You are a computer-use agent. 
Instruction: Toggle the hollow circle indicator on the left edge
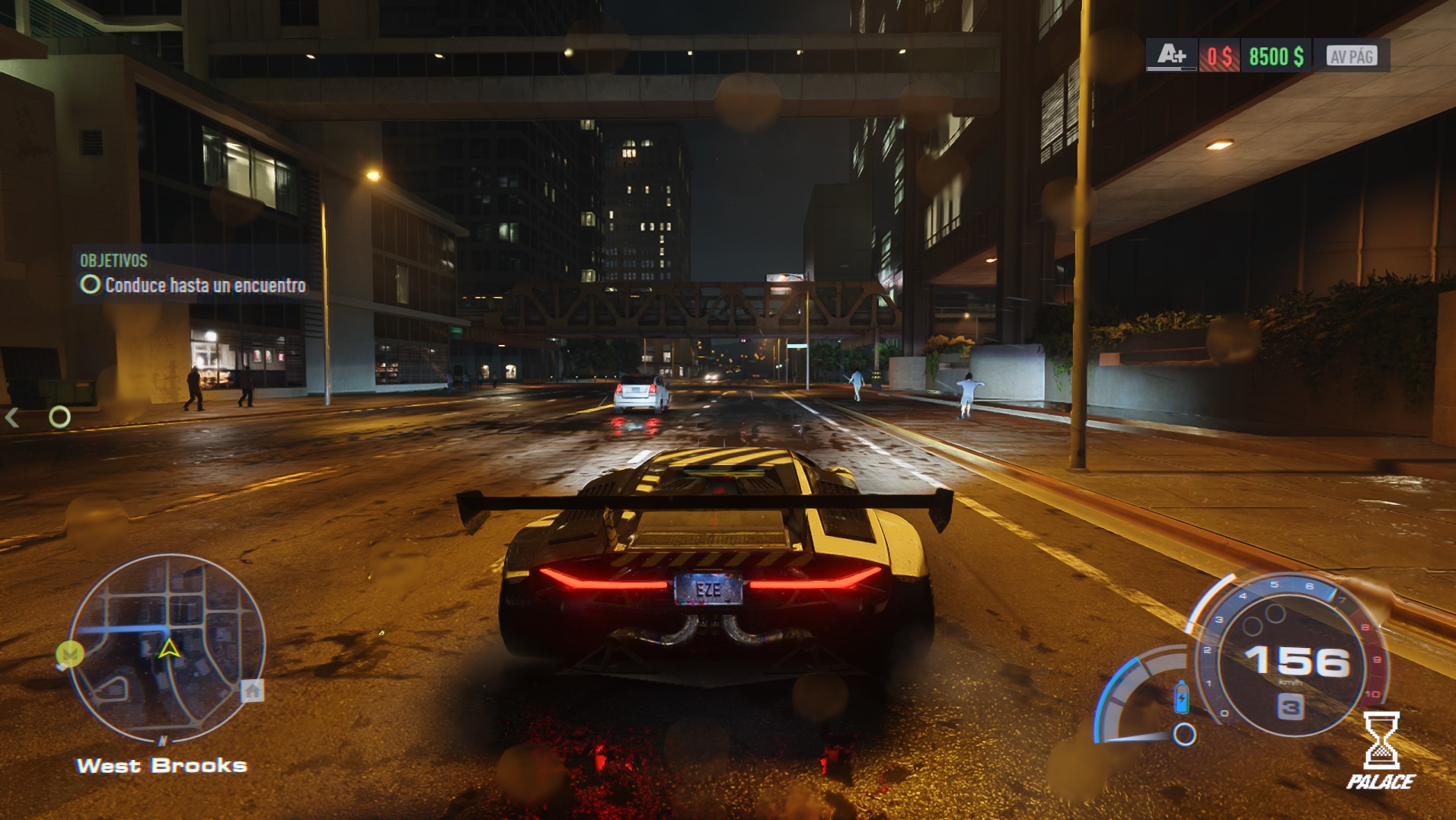click(59, 416)
